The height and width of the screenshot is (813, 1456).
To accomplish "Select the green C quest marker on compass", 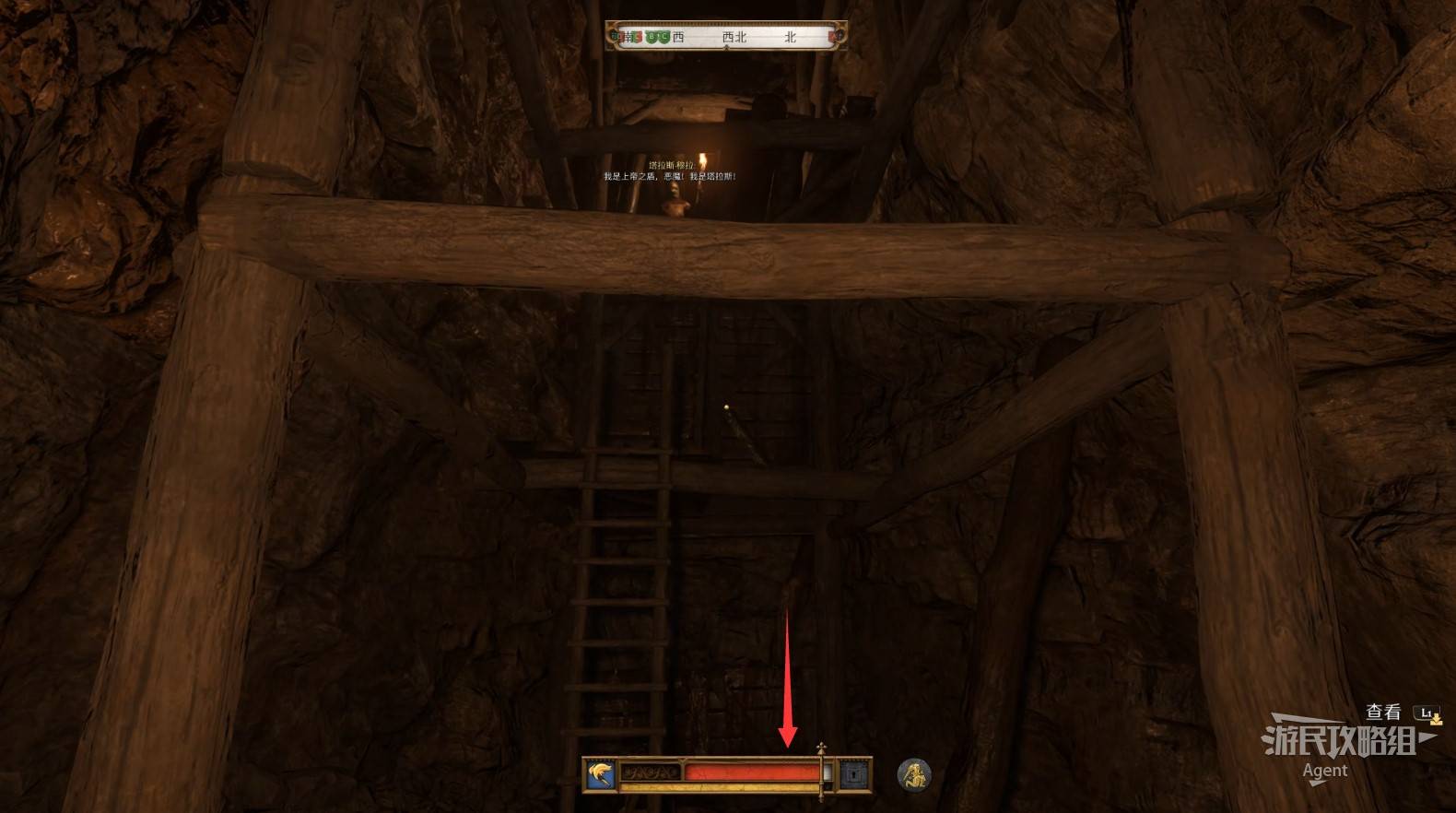I will coord(663,37).
